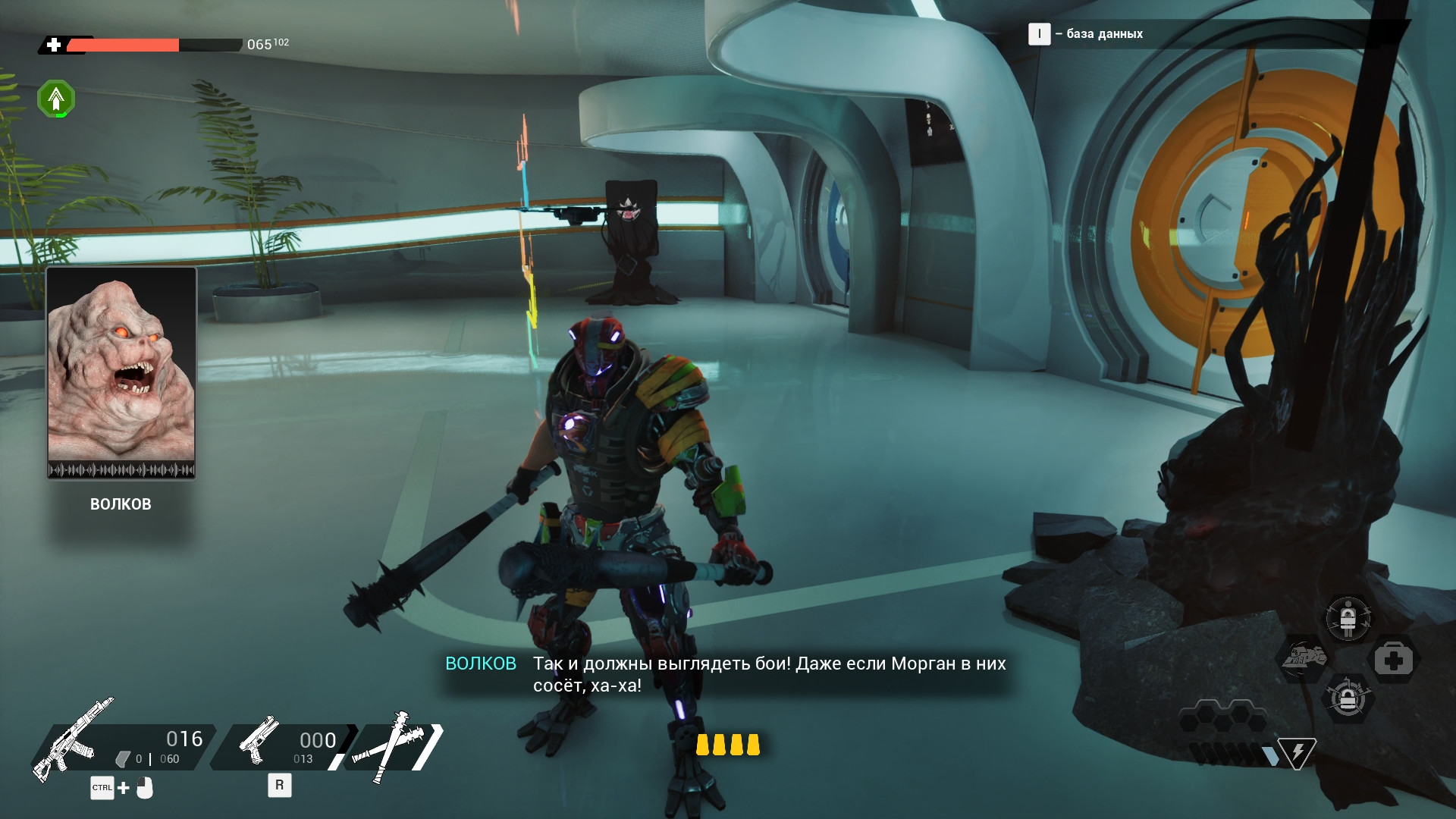The width and height of the screenshot is (1456, 819).
Task: Click Volkov's speaker portrait
Action: [x=121, y=372]
